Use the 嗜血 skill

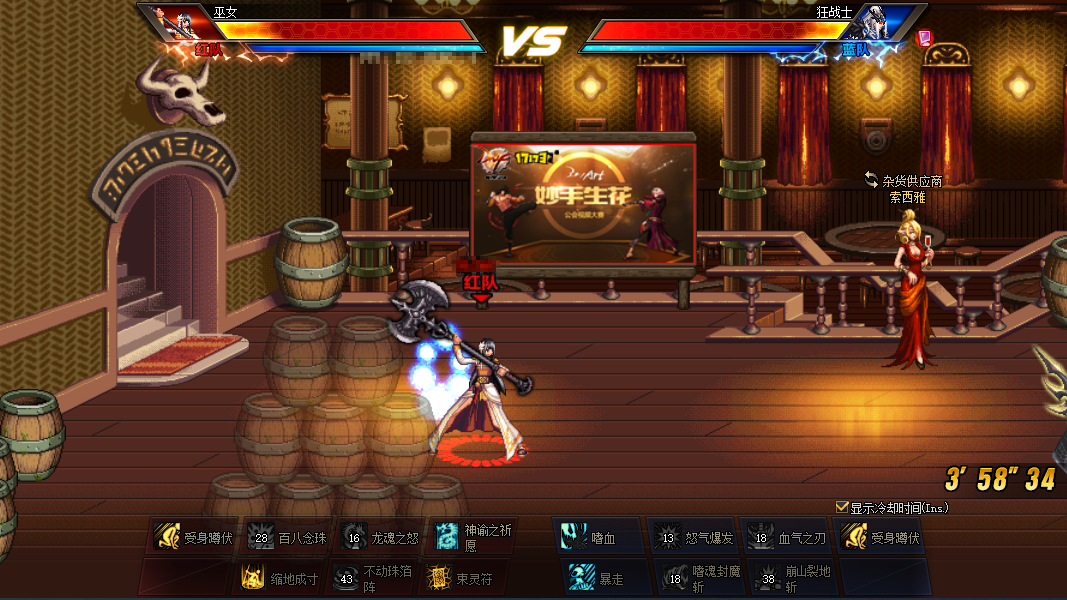pyautogui.click(x=575, y=538)
